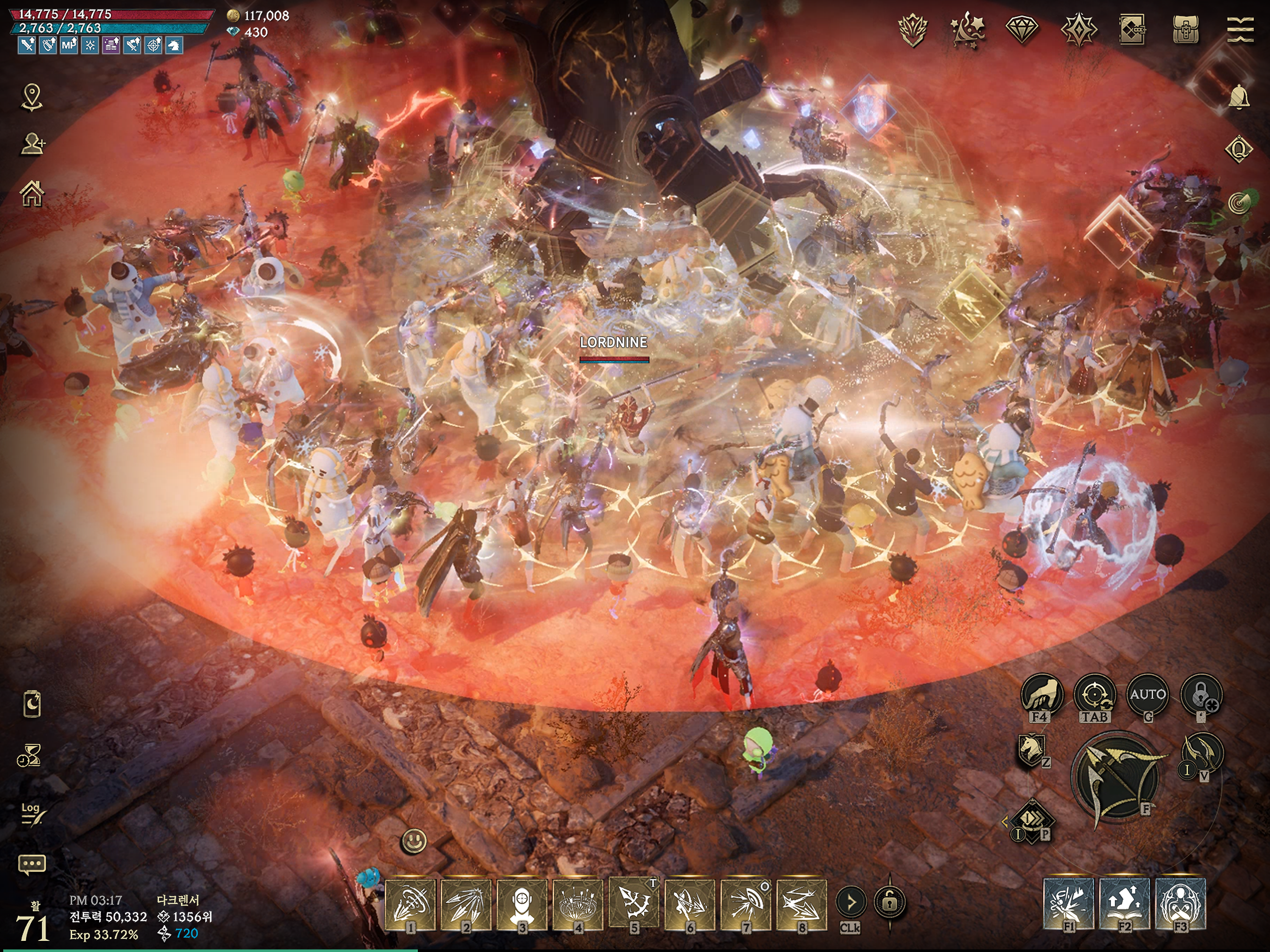
Task: Open the quest tracker Q icon
Action: [x=1238, y=150]
